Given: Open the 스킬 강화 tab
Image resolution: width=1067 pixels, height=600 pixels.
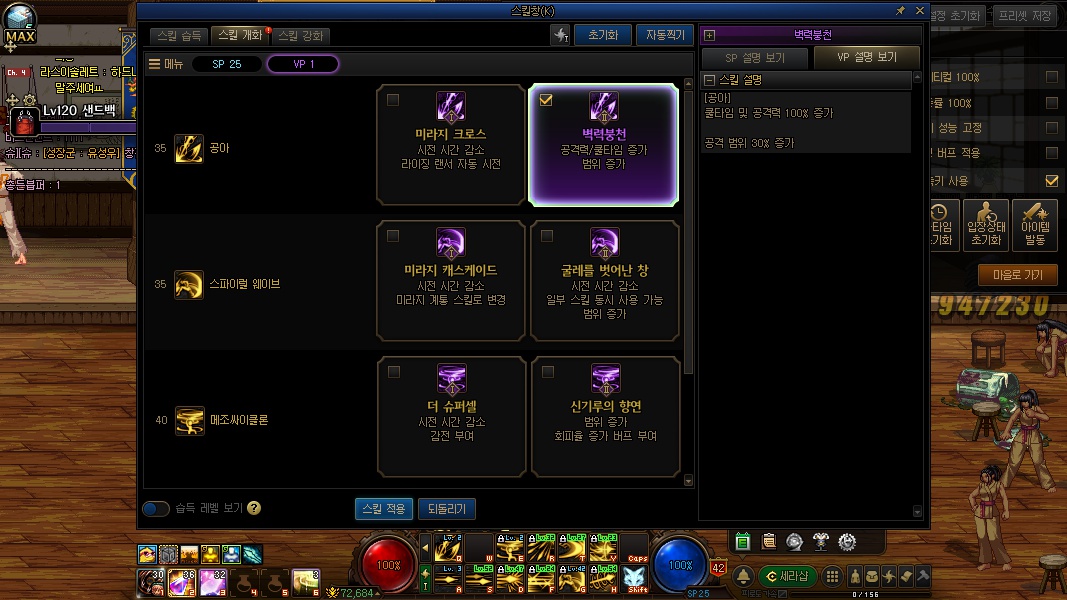Looking at the screenshot, I should click(301, 35).
